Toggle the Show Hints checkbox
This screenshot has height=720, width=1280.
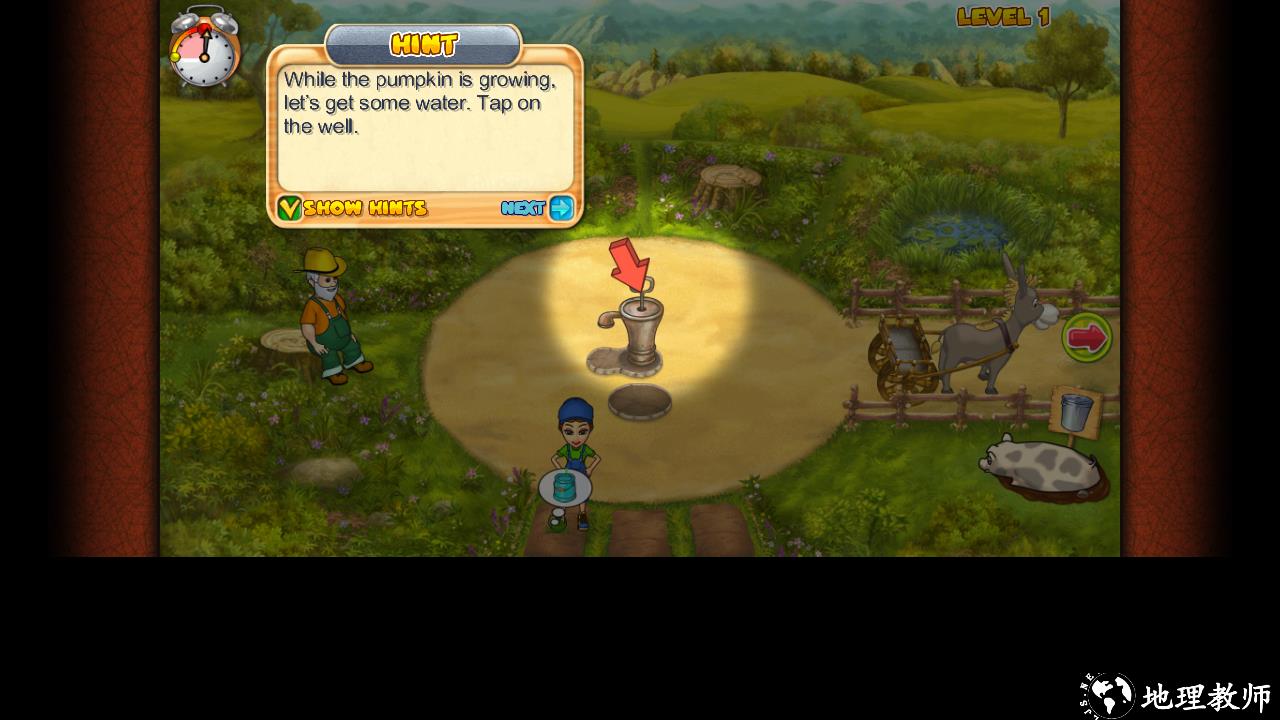tap(289, 208)
